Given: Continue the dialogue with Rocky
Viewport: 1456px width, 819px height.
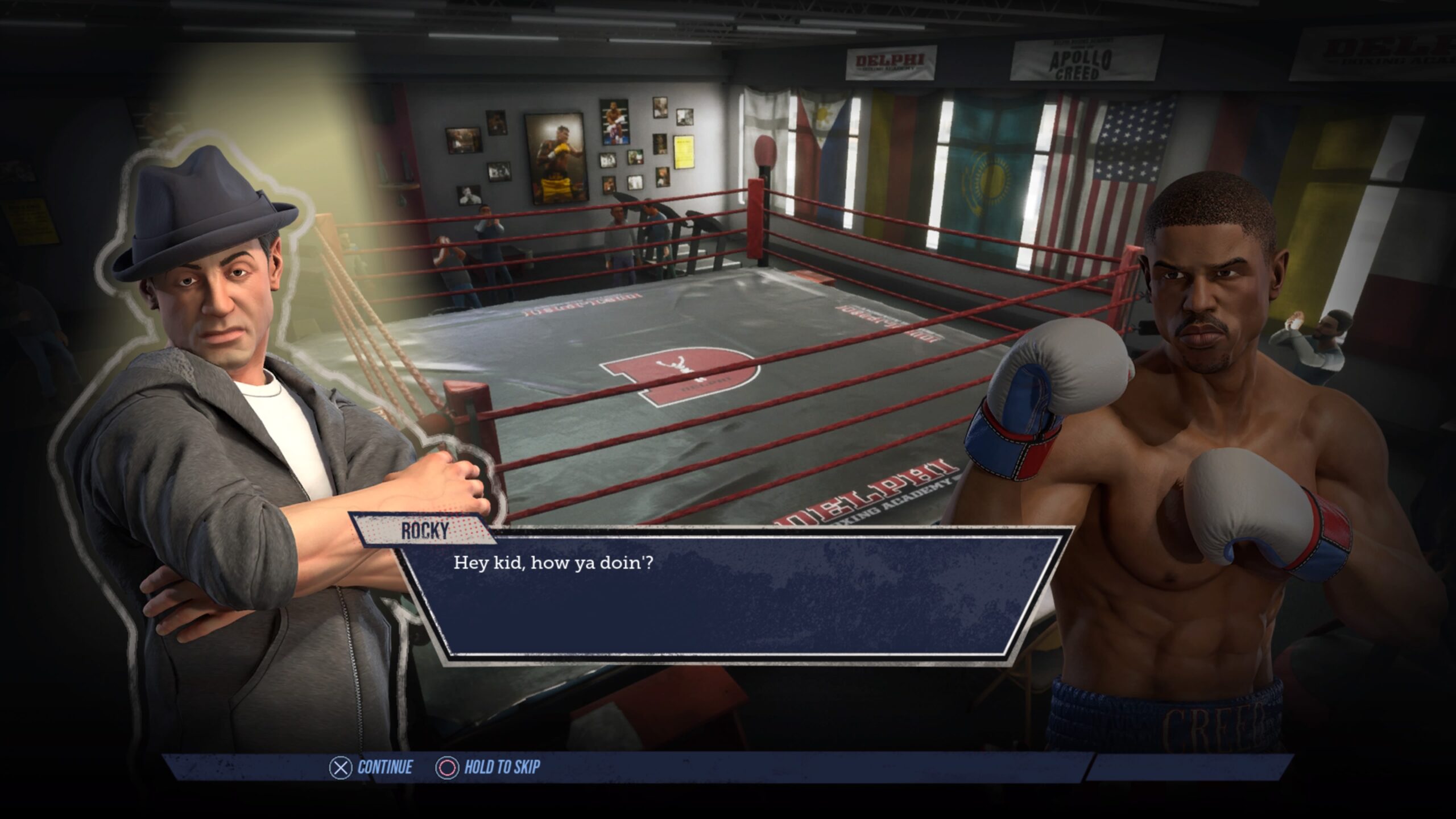Looking at the screenshot, I should (x=372, y=767).
